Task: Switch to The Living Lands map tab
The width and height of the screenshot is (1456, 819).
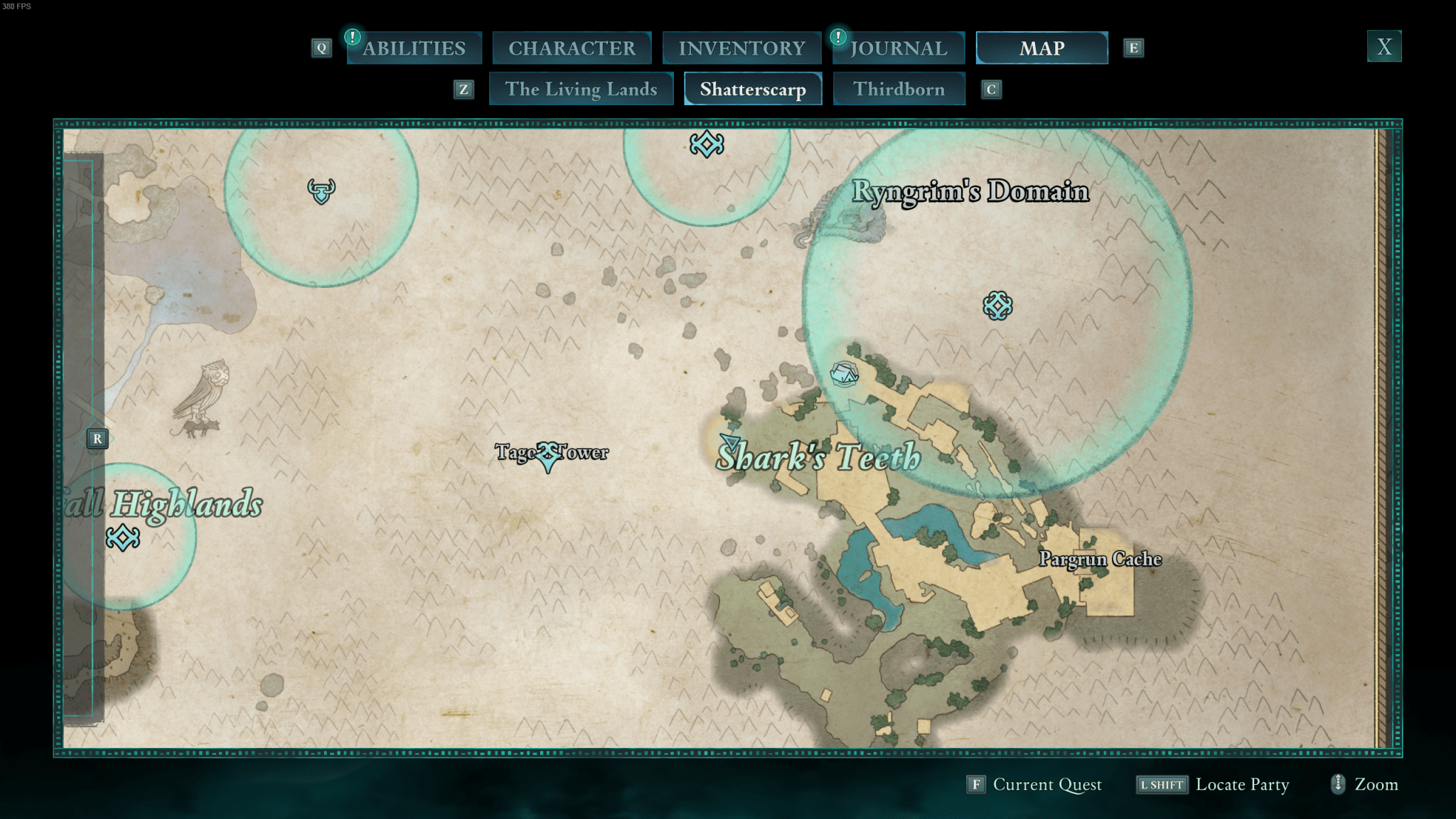Action: coord(582,89)
